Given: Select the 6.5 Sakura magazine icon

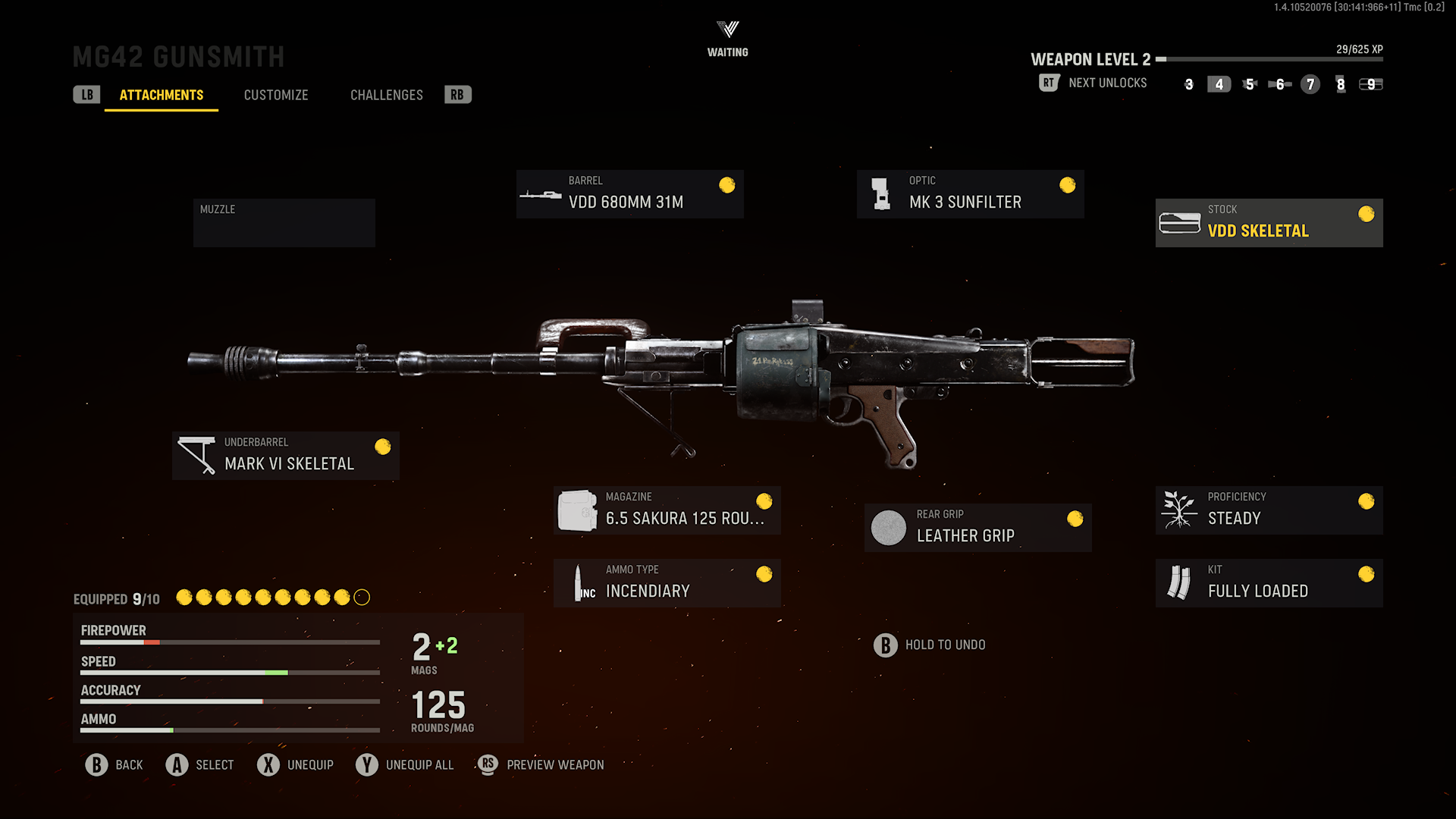Looking at the screenshot, I should tap(578, 509).
